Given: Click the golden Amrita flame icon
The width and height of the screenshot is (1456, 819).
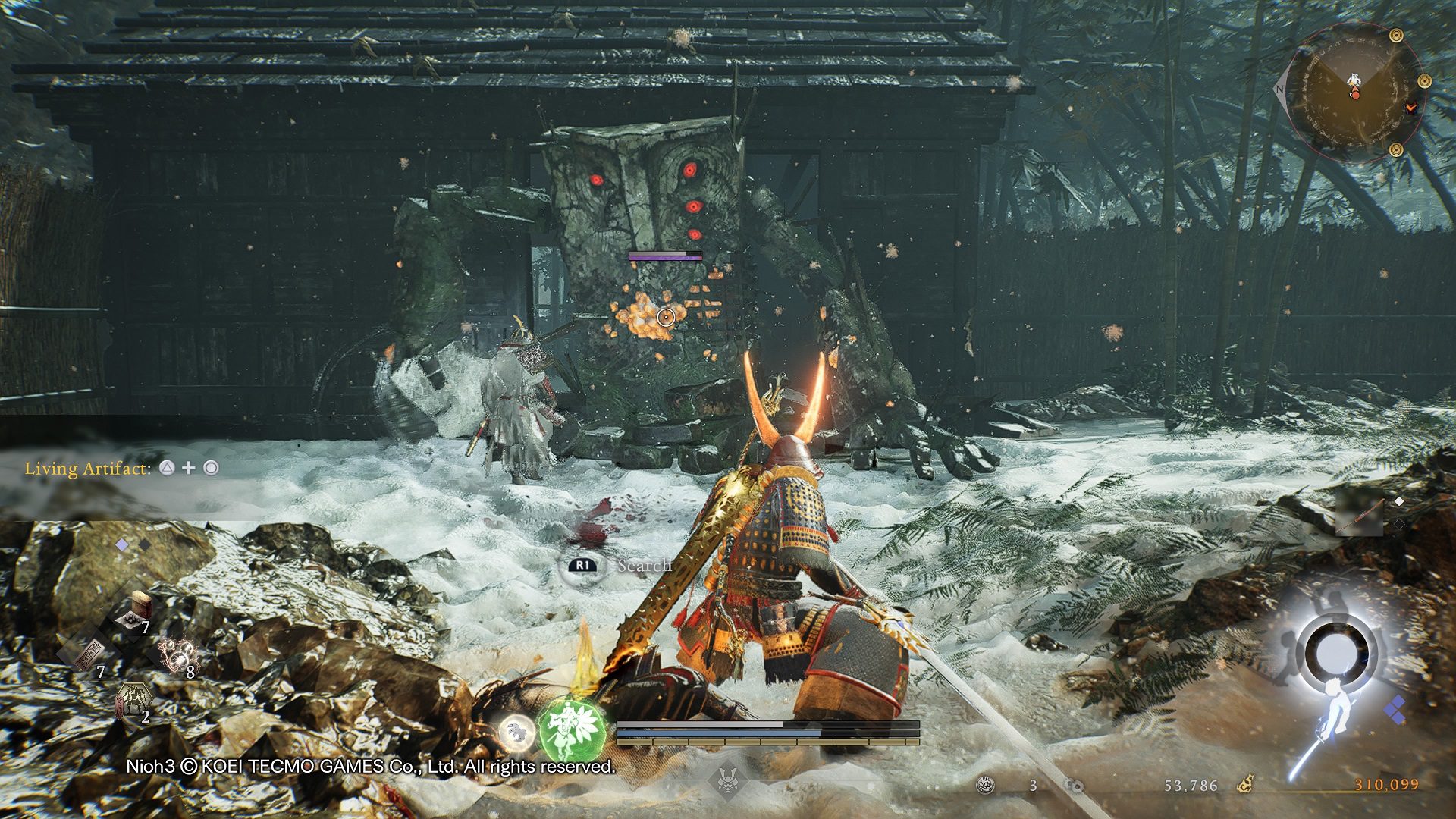Looking at the screenshot, I should tap(1244, 784).
